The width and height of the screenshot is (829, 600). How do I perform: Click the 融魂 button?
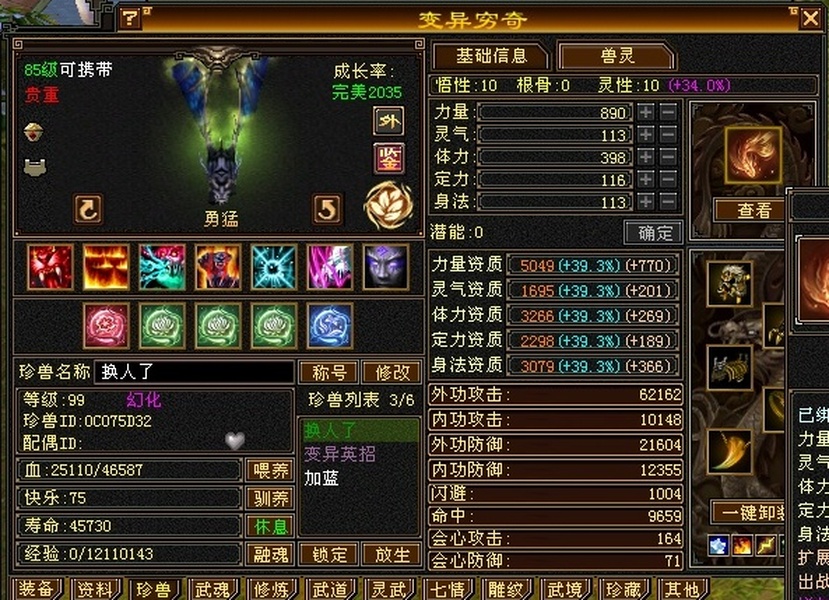pyautogui.click(x=269, y=554)
